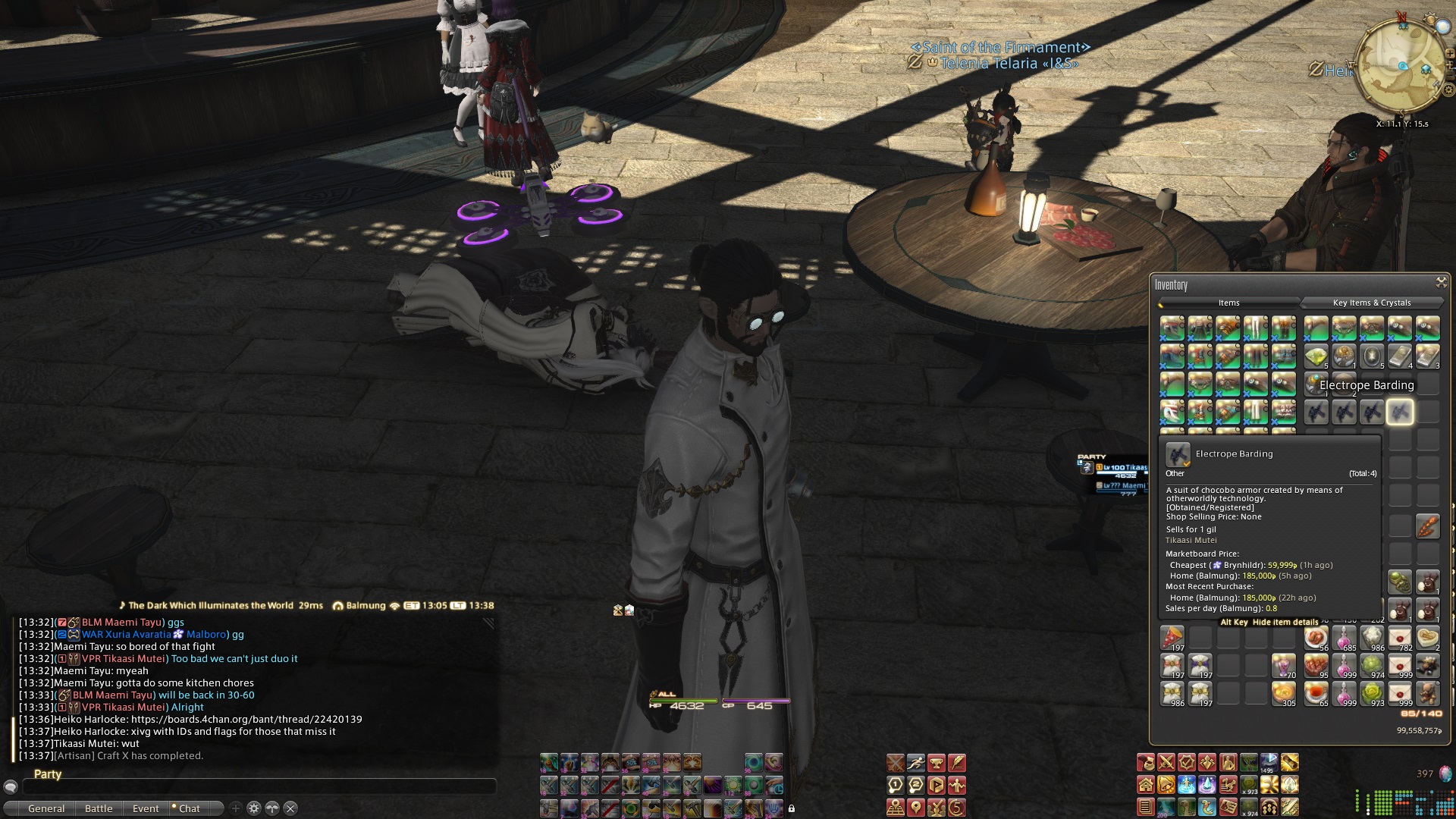Select the party hat item stack of 197
Image resolution: width=1456 pixels, height=819 pixels.
(1172, 638)
